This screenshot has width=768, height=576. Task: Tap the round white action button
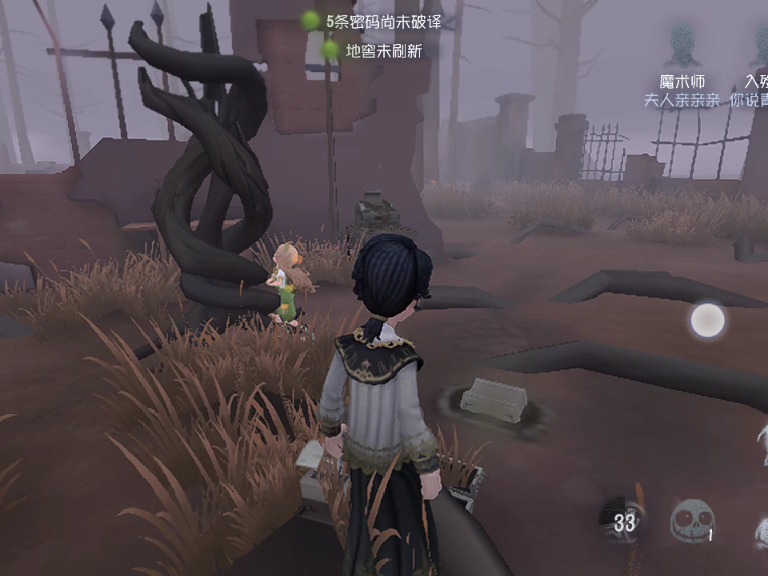point(708,320)
